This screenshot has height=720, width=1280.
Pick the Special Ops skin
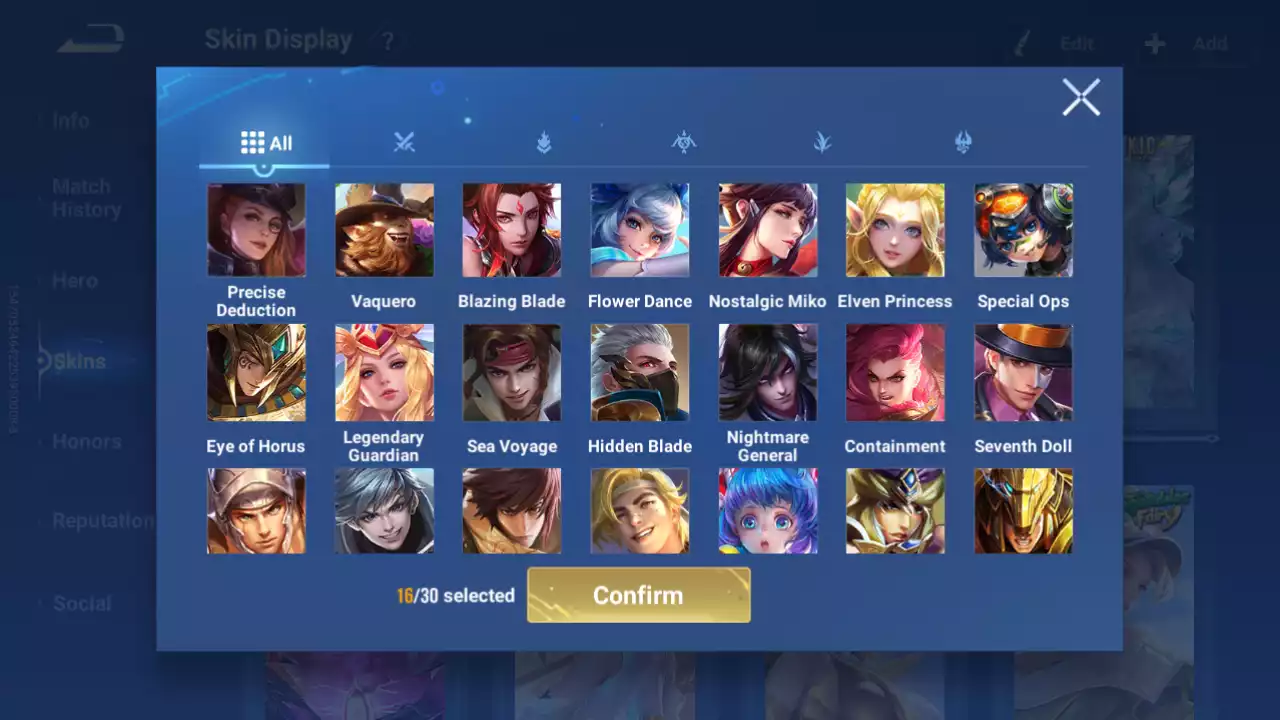[x=1023, y=230]
